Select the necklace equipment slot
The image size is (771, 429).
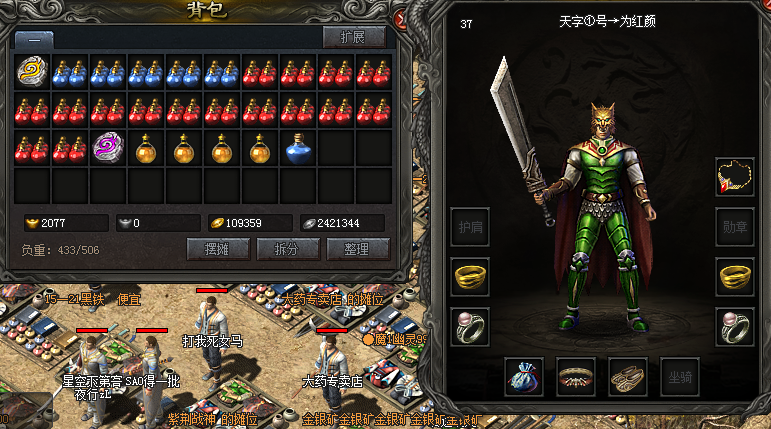pyautogui.click(x=735, y=177)
